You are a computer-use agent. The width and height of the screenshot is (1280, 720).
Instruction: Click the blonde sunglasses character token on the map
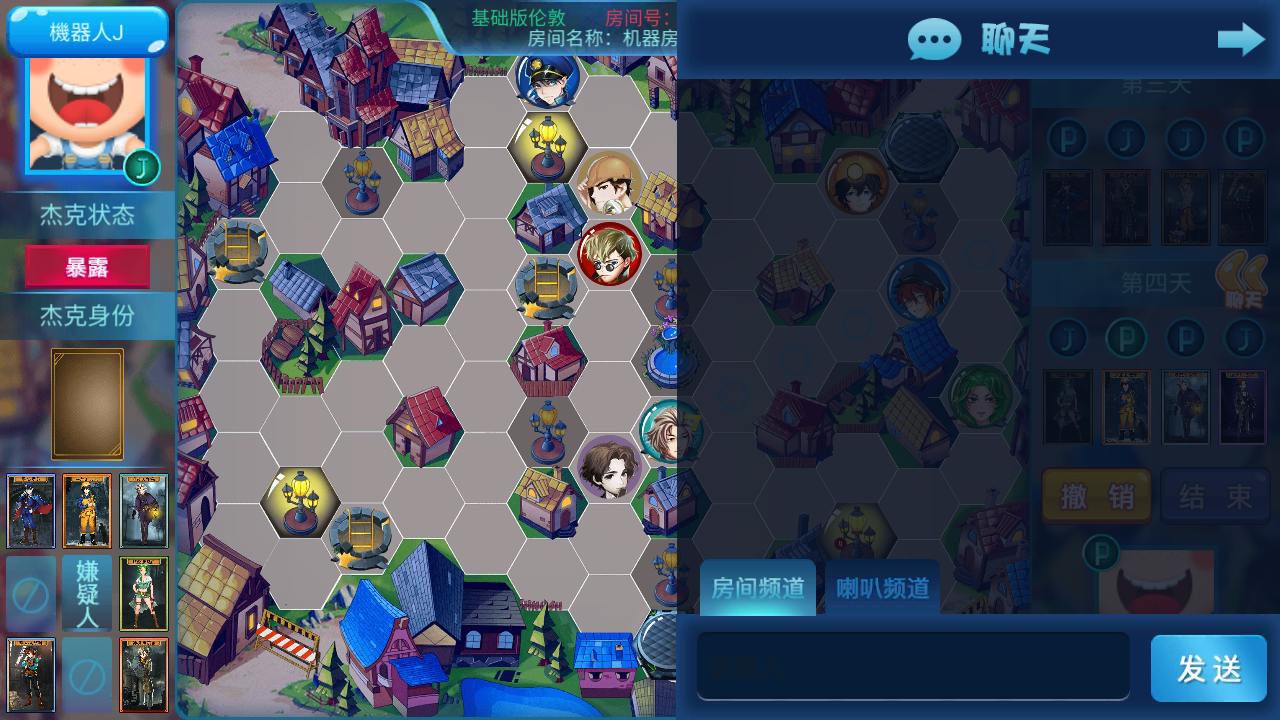607,254
